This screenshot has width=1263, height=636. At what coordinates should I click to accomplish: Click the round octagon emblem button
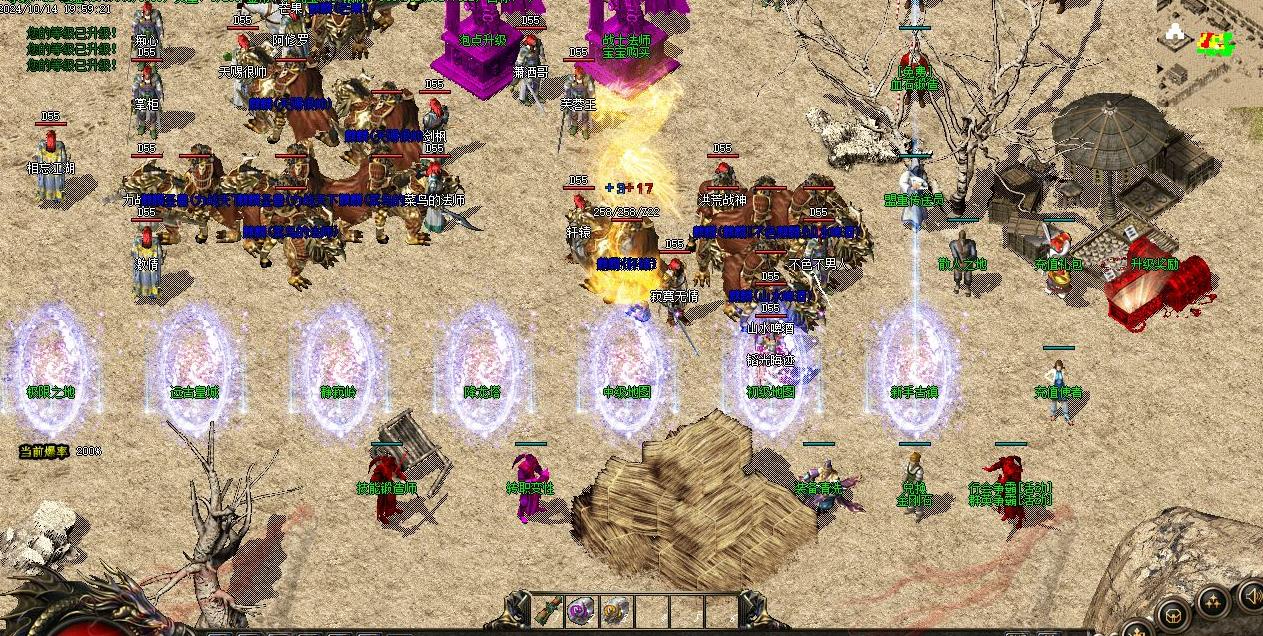(x=1173, y=615)
